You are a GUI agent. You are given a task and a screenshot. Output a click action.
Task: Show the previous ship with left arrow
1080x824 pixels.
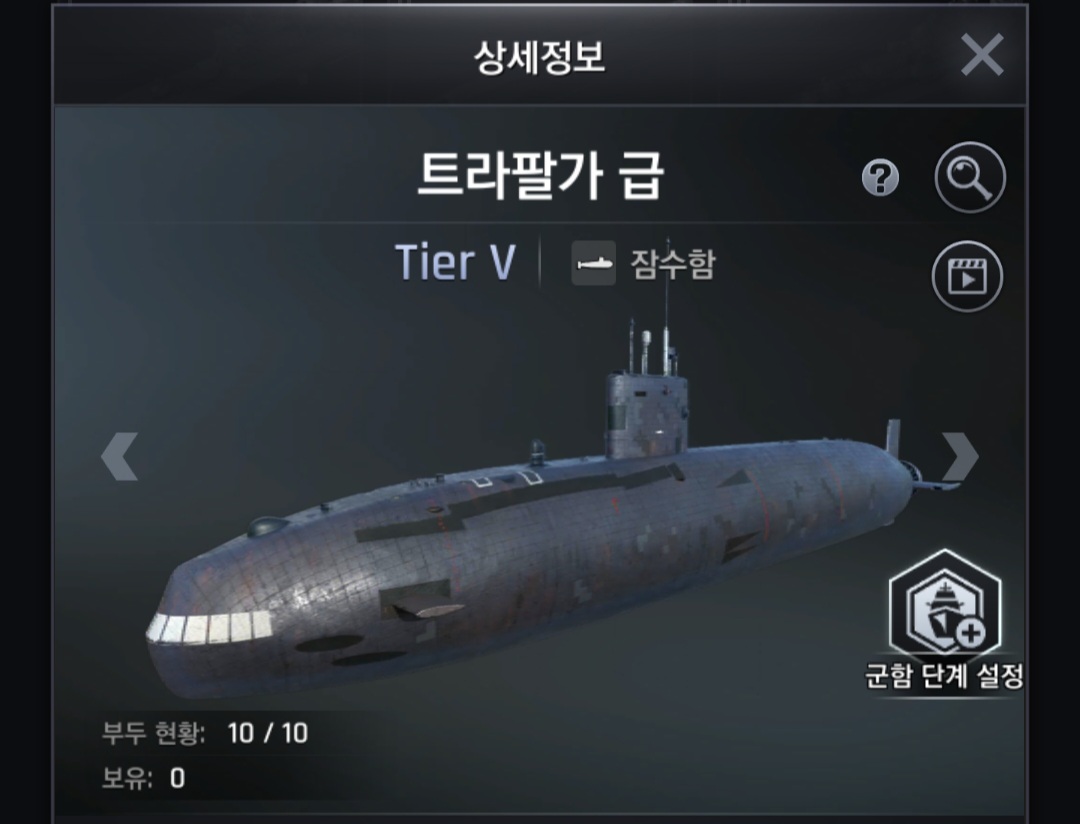(119, 458)
